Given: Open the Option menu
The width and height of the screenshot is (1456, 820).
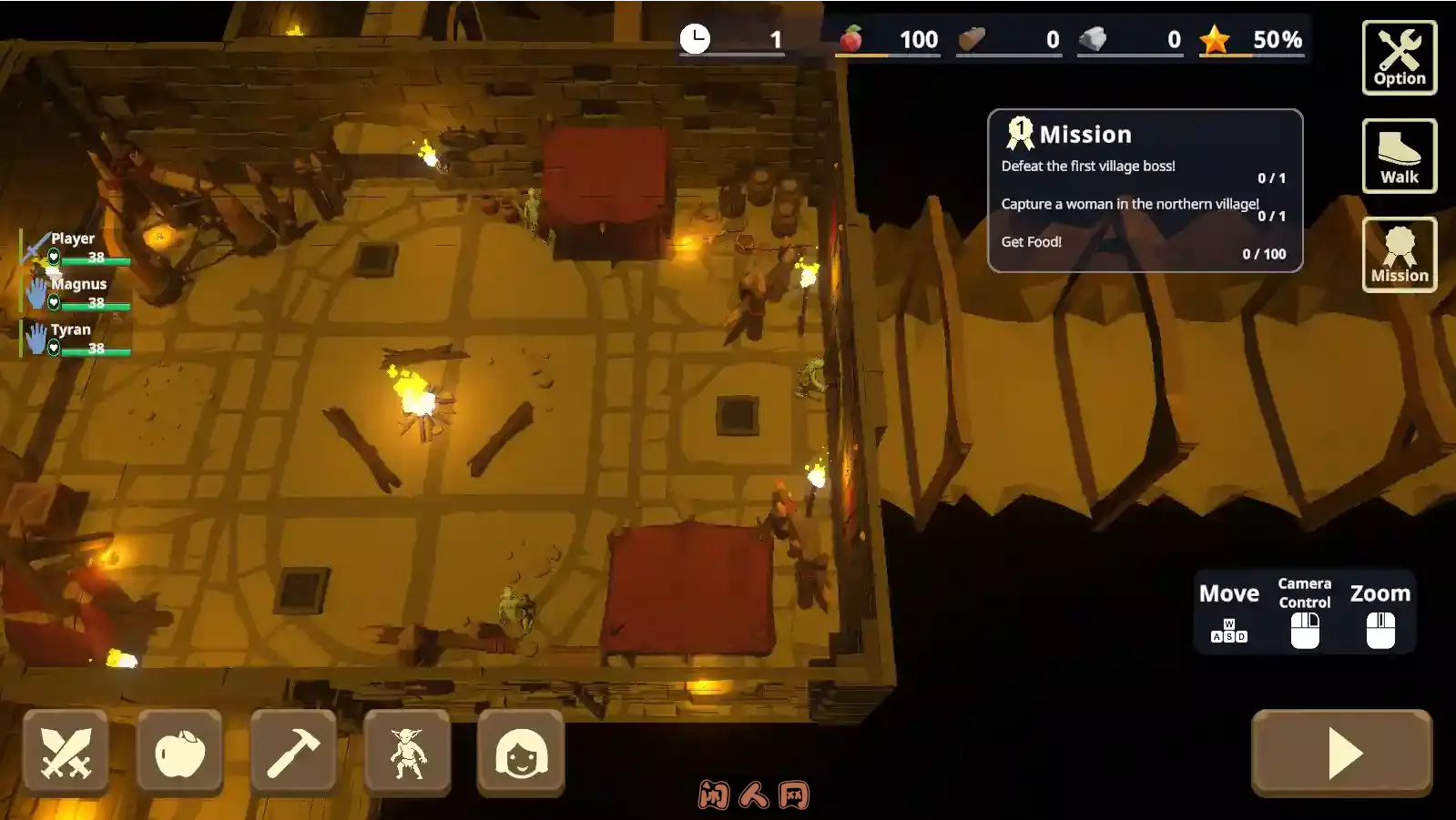Looking at the screenshot, I should click(1399, 57).
